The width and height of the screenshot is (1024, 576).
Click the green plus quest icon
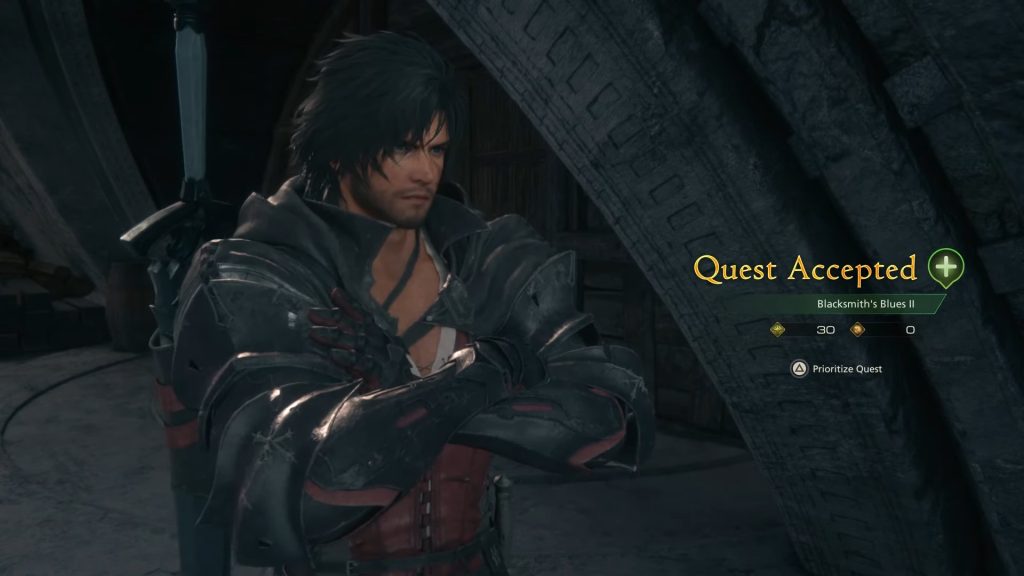pos(945,267)
